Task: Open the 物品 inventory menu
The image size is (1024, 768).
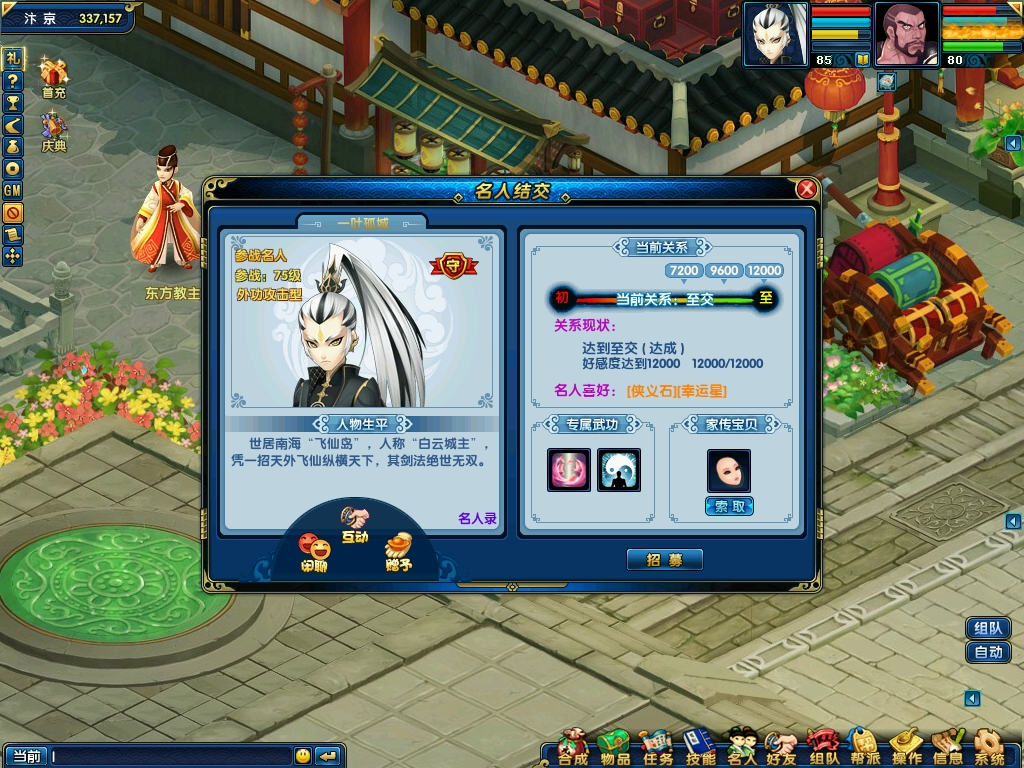Action: pyautogui.click(x=614, y=748)
